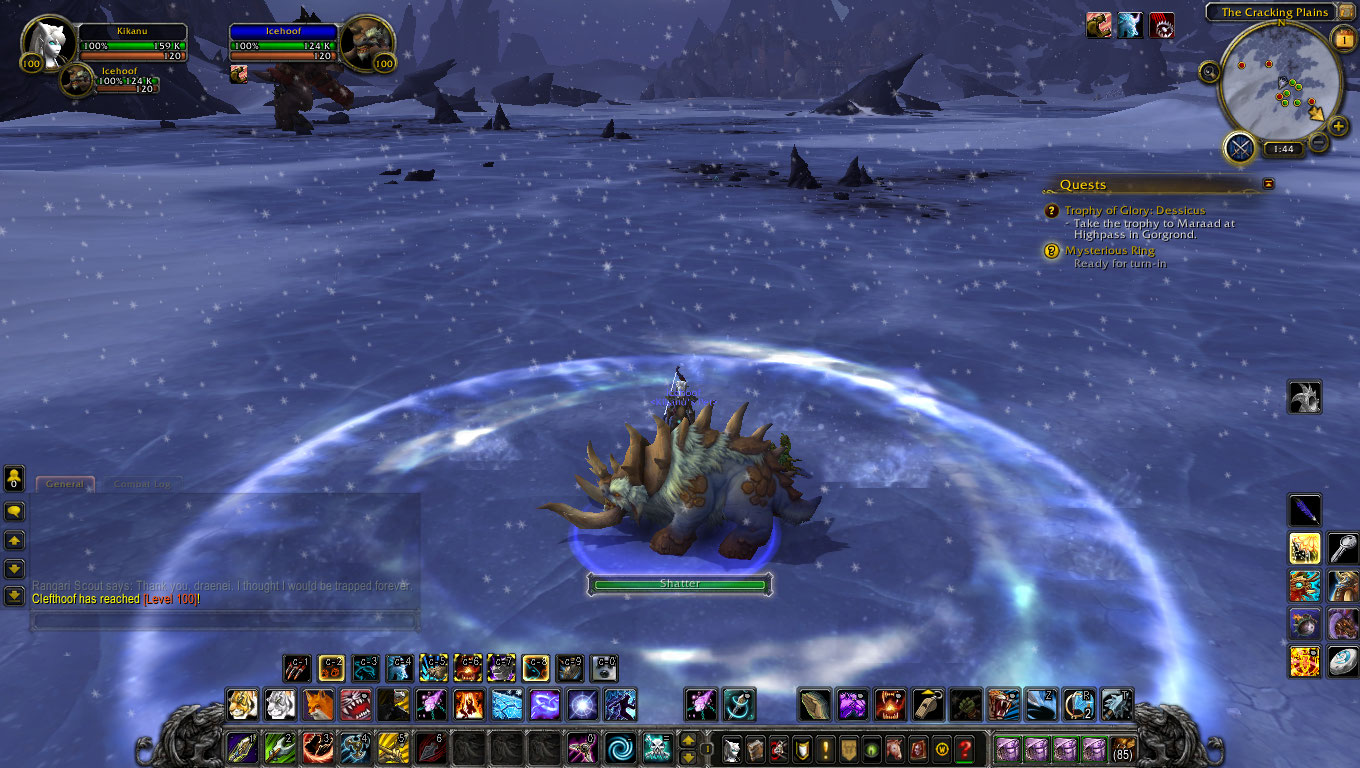Collapse the Quests tracker header
This screenshot has width=1360, height=768.
1268,184
